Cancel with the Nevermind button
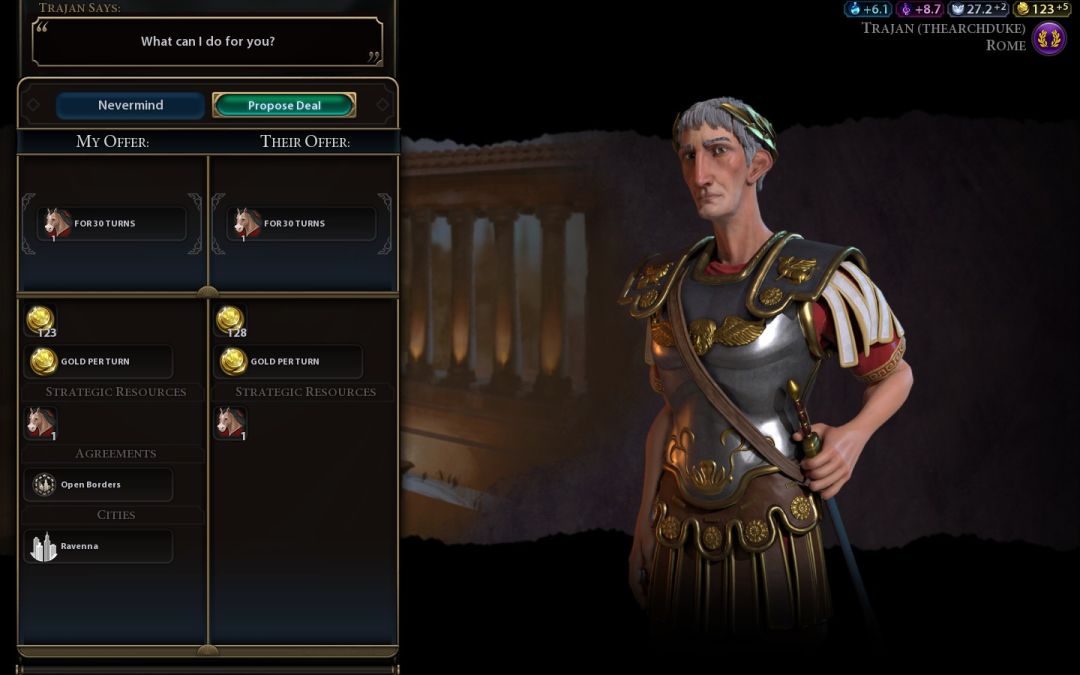Viewport: 1080px width, 675px height. (130, 105)
